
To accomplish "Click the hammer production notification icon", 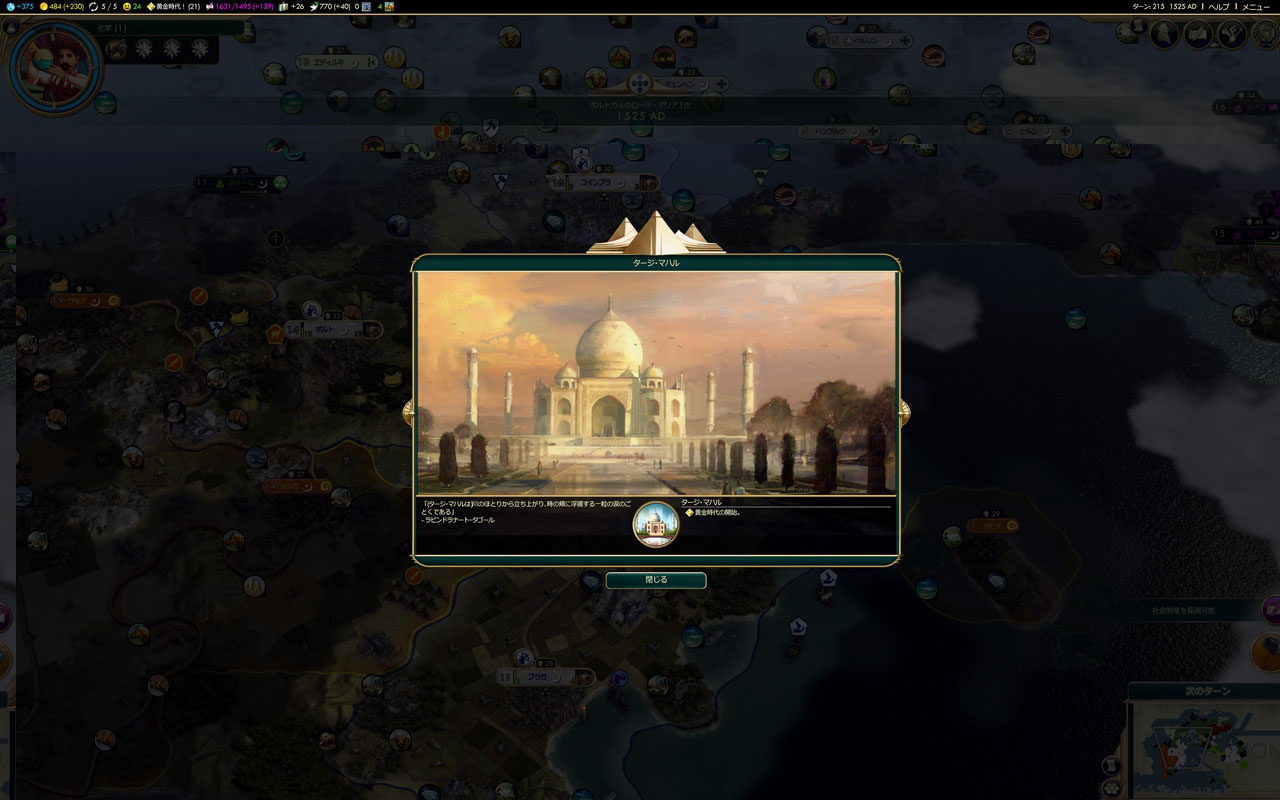I will click(x=1268, y=652).
